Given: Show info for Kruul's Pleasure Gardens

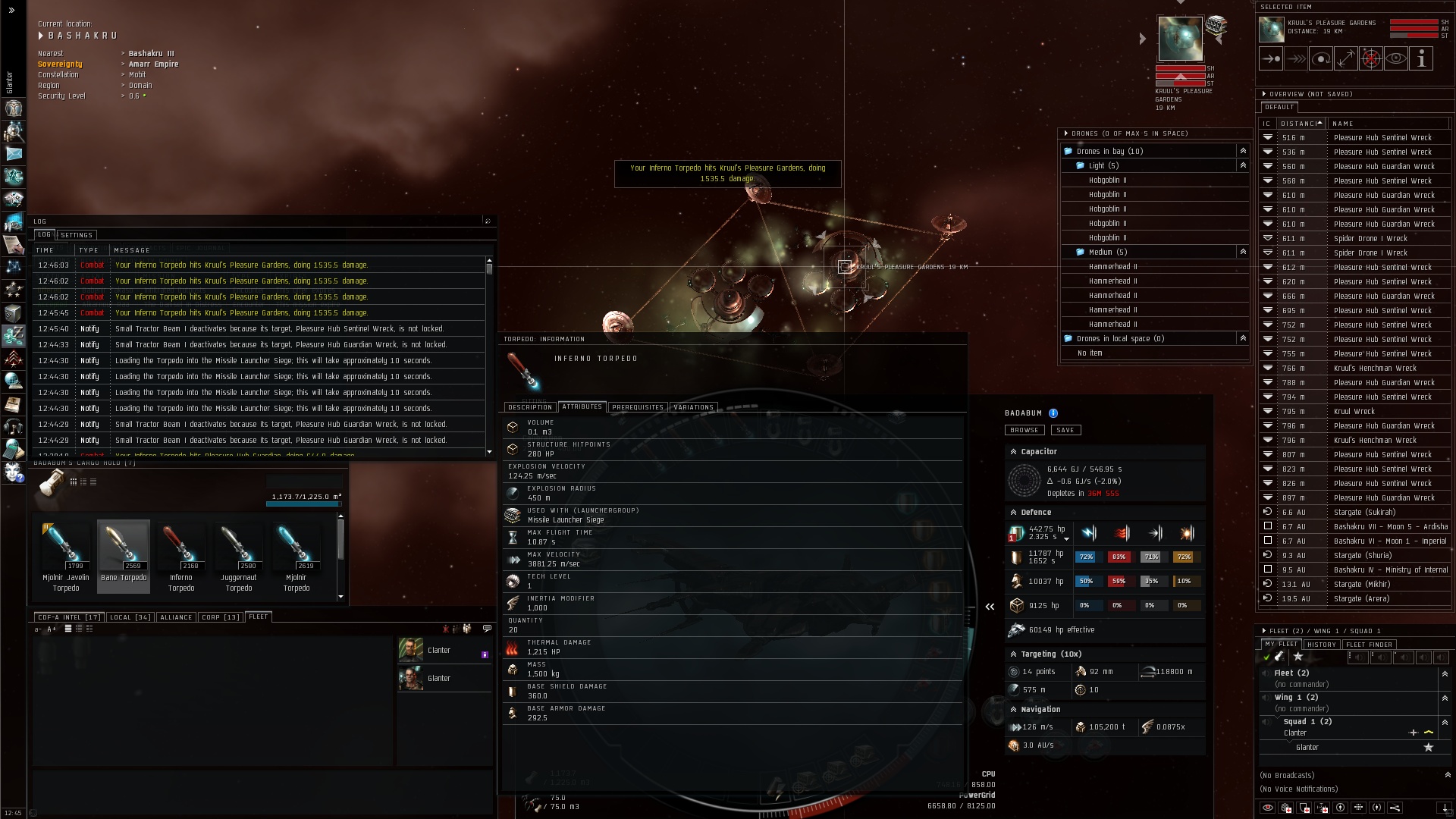Looking at the screenshot, I should coord(1421,58).
